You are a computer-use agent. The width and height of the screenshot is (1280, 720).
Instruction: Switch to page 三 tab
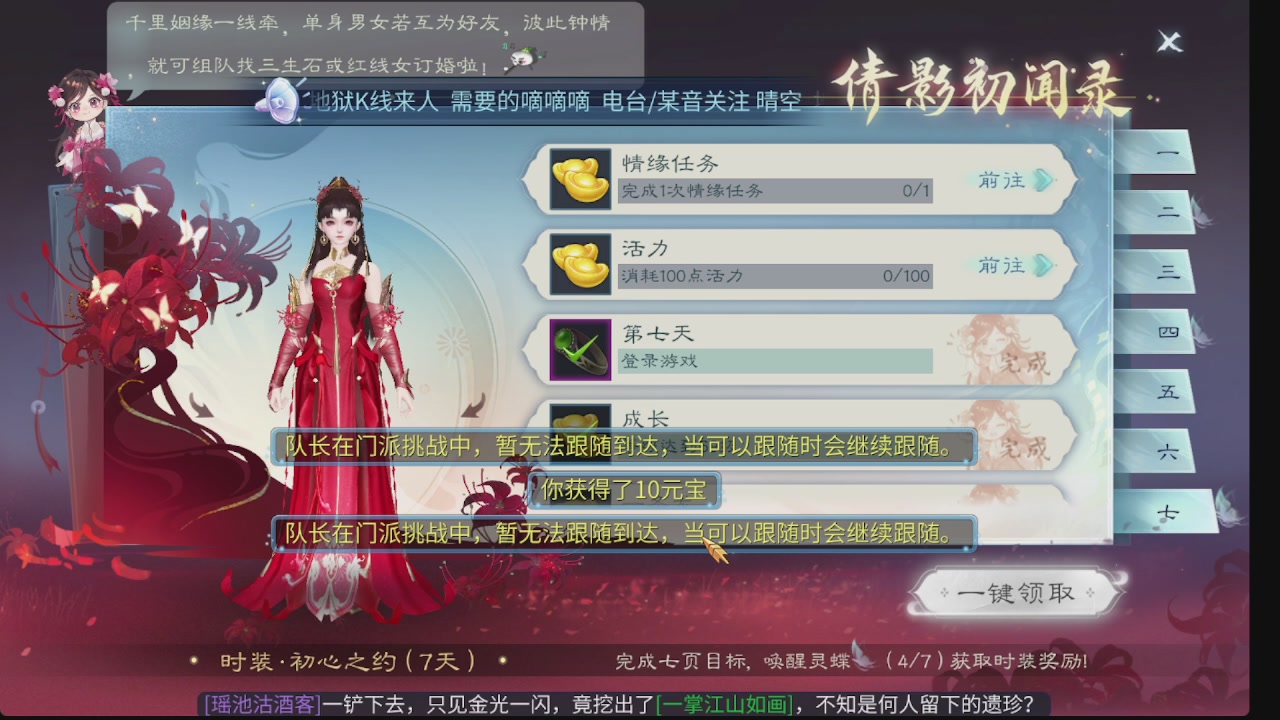[1166, 272]
